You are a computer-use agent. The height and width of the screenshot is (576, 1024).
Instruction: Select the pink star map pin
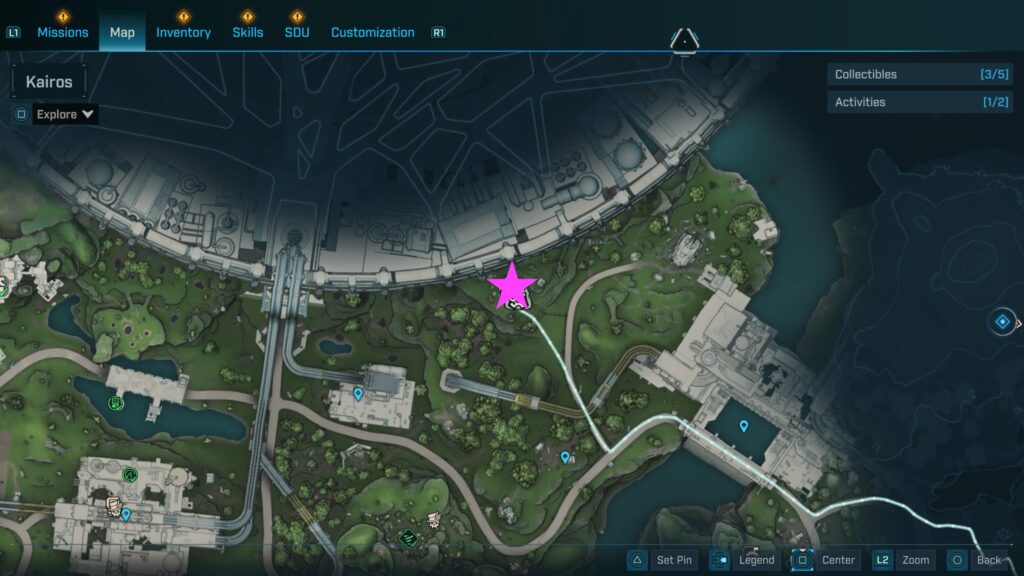(513, 286)
